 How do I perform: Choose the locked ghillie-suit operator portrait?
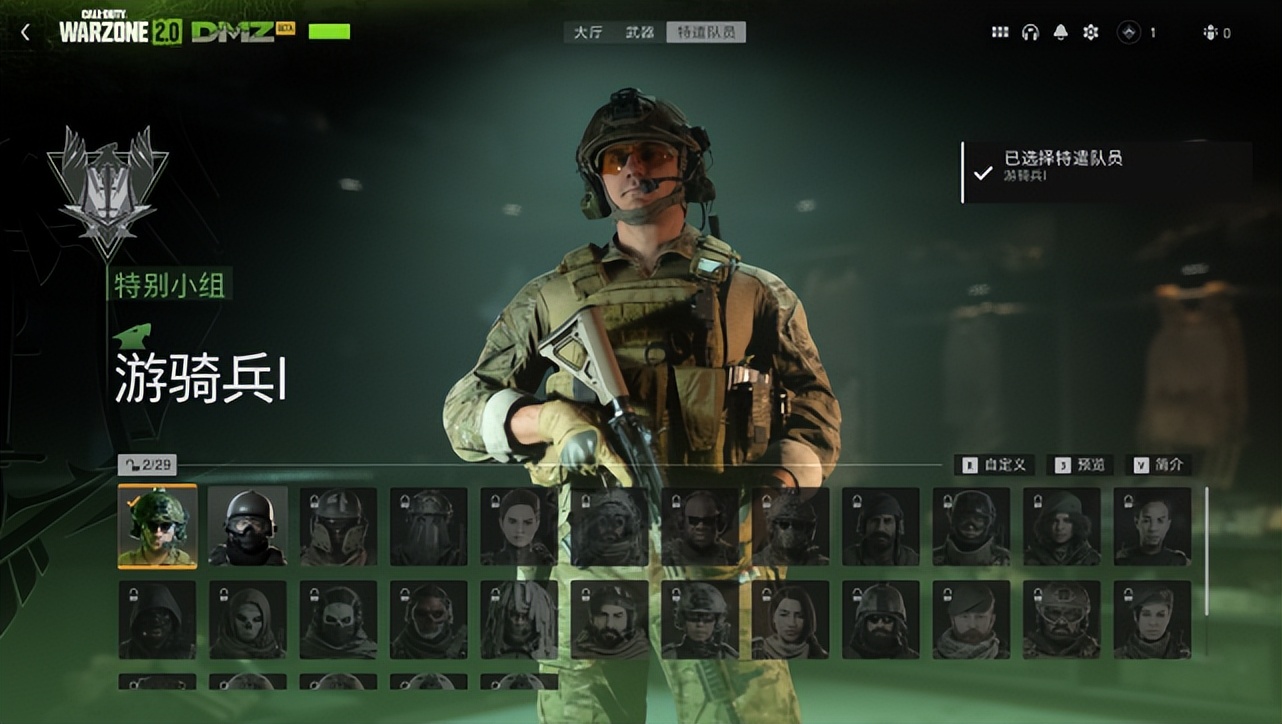[518, 619]
